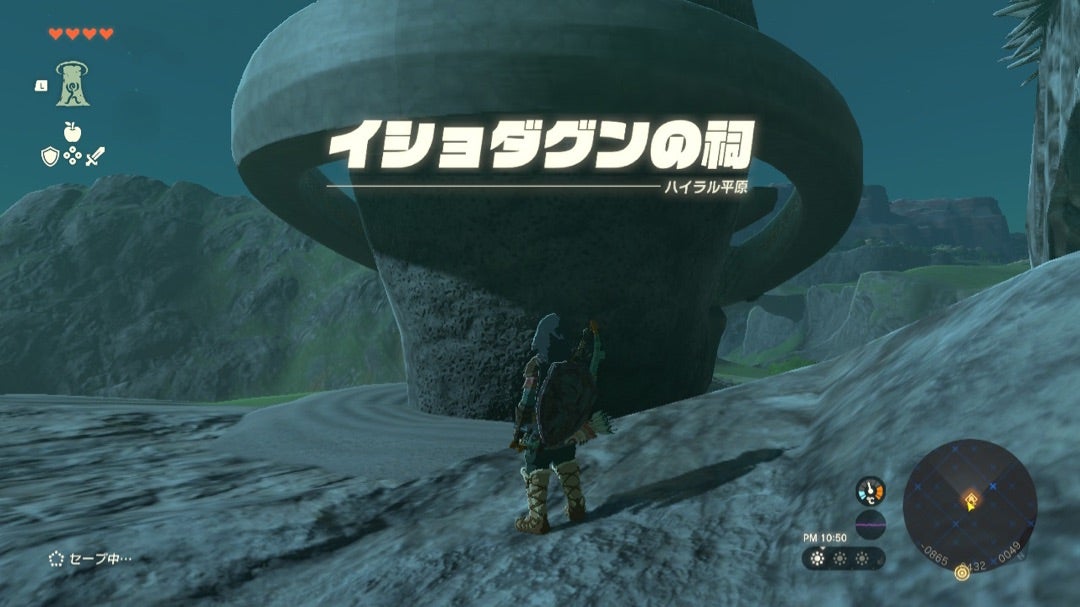Select the apple quick-item icon
The height and width of the screenshot is (607, 1080).
pyautogui.click(x=71, y=130)
